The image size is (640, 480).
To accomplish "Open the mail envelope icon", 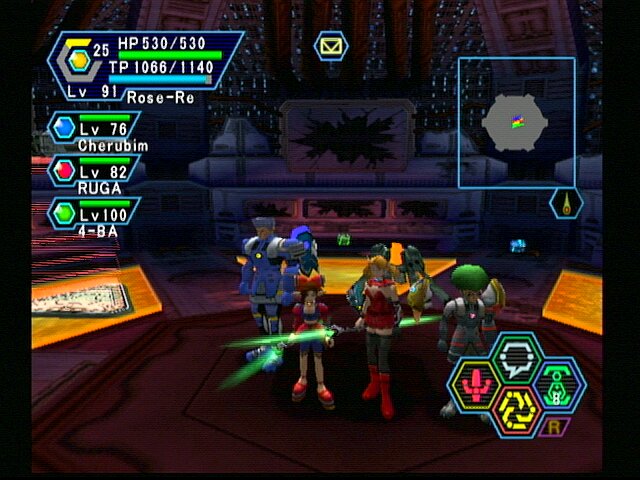I will (x=330, y=45).
